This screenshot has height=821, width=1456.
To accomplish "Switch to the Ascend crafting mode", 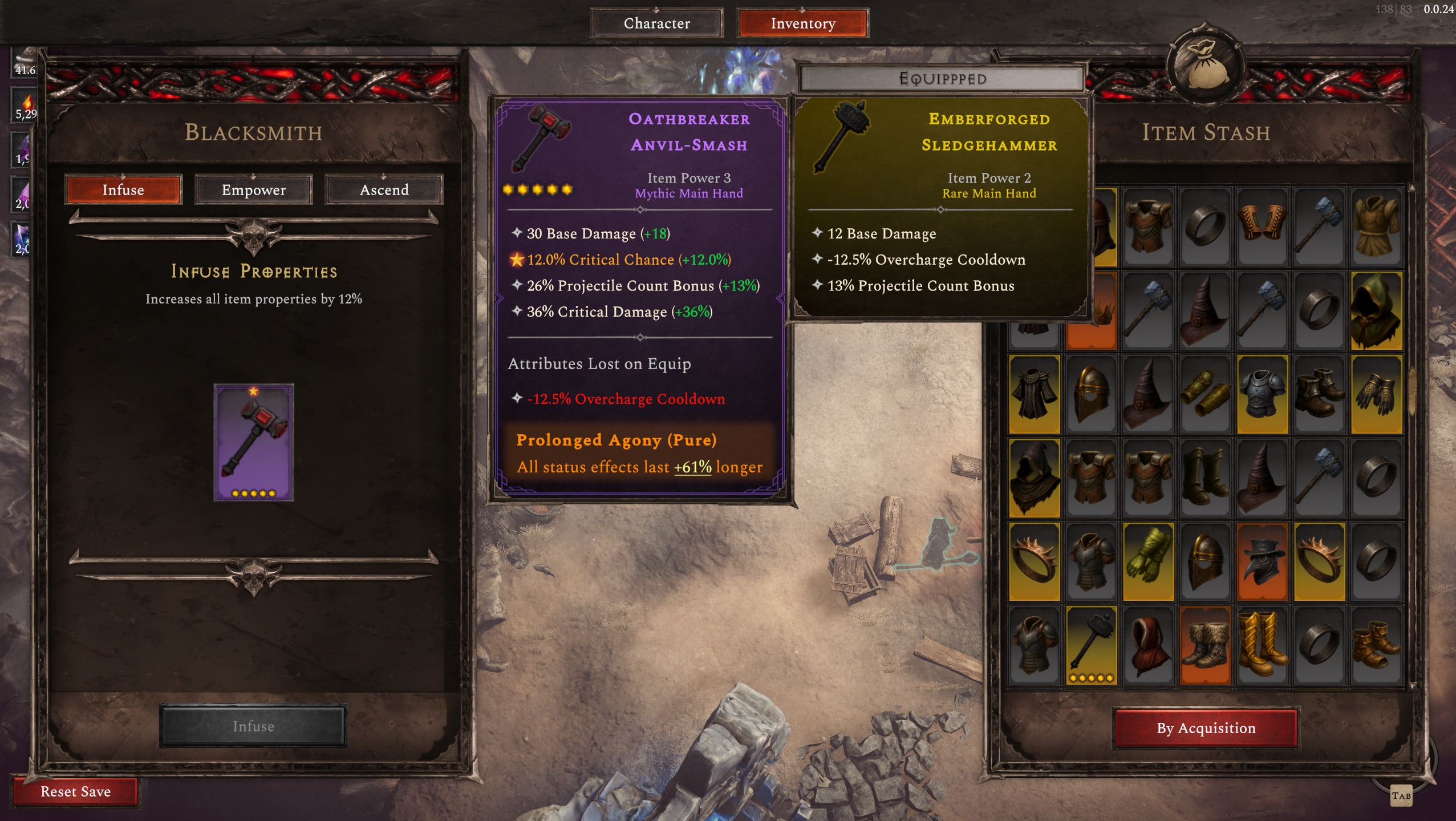I will 384,189.
